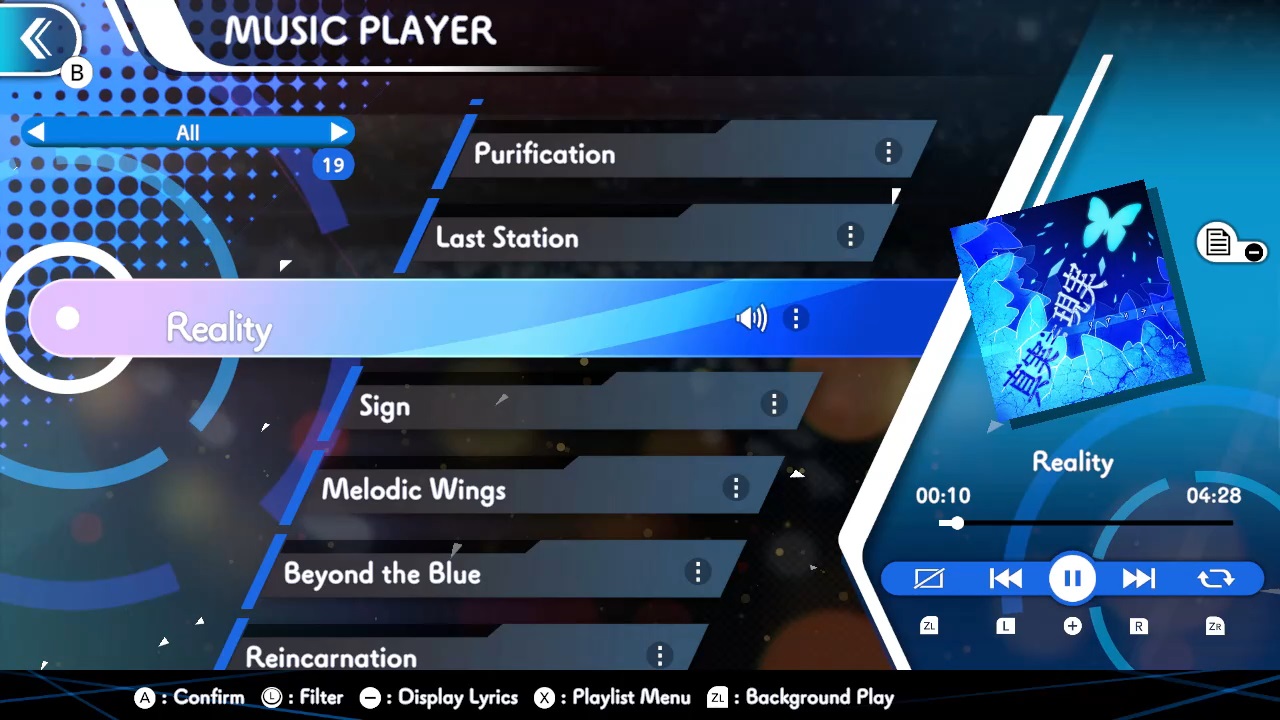
Task: Jump back to the previous track
Action: [1005, 578]
